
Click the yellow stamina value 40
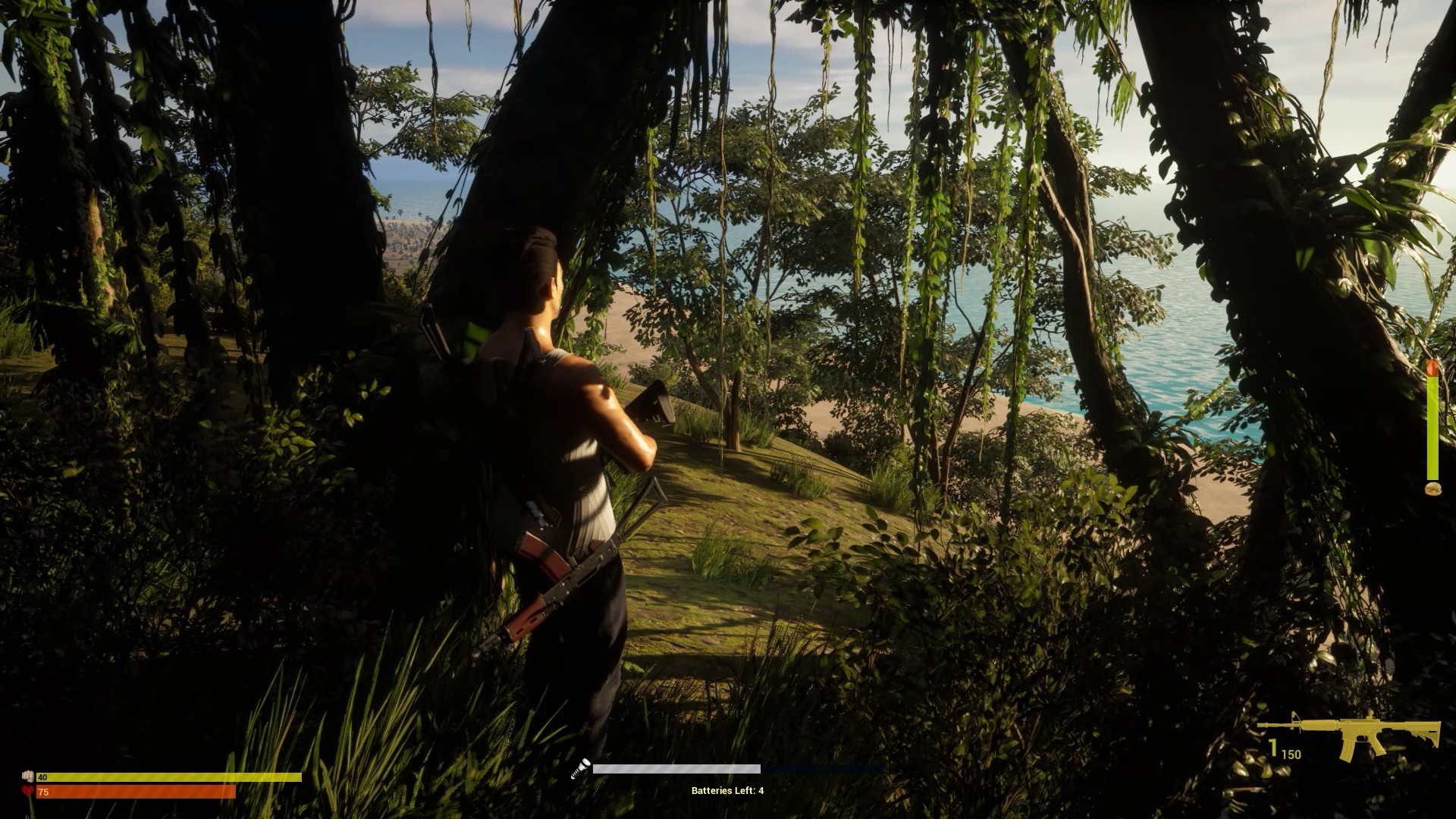(44, 777)
